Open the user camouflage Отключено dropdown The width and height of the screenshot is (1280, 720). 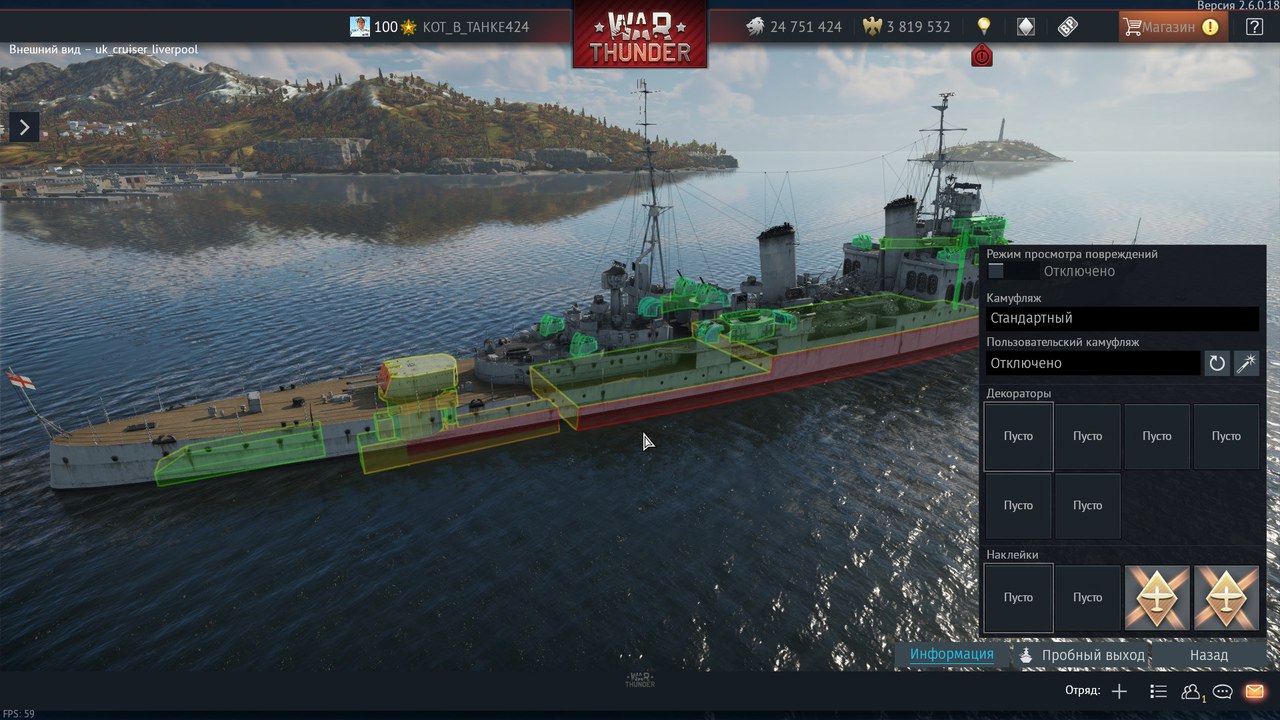[x=1092, y=363]
